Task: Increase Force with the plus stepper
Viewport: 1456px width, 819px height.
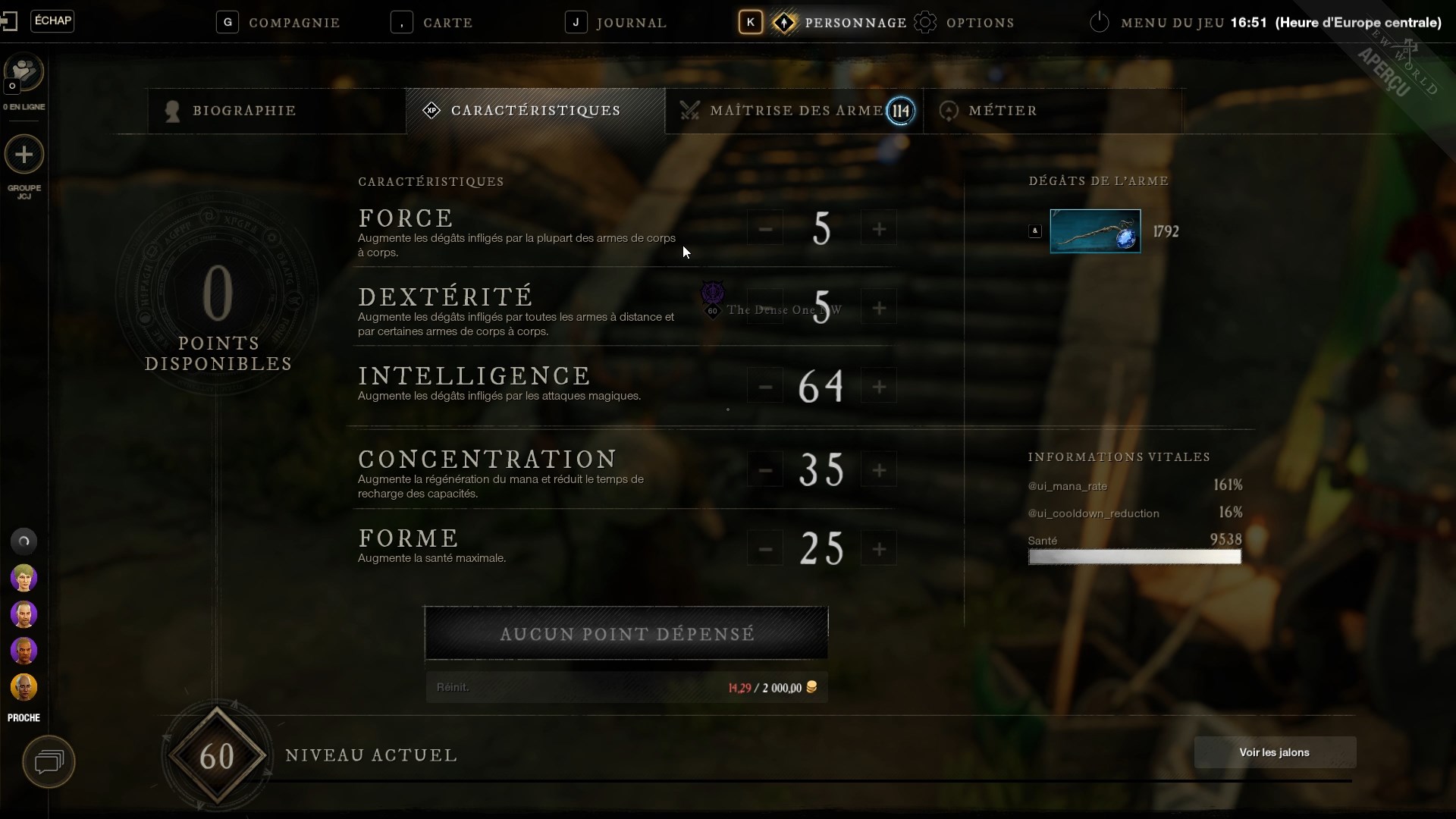Action: point(879,227)
